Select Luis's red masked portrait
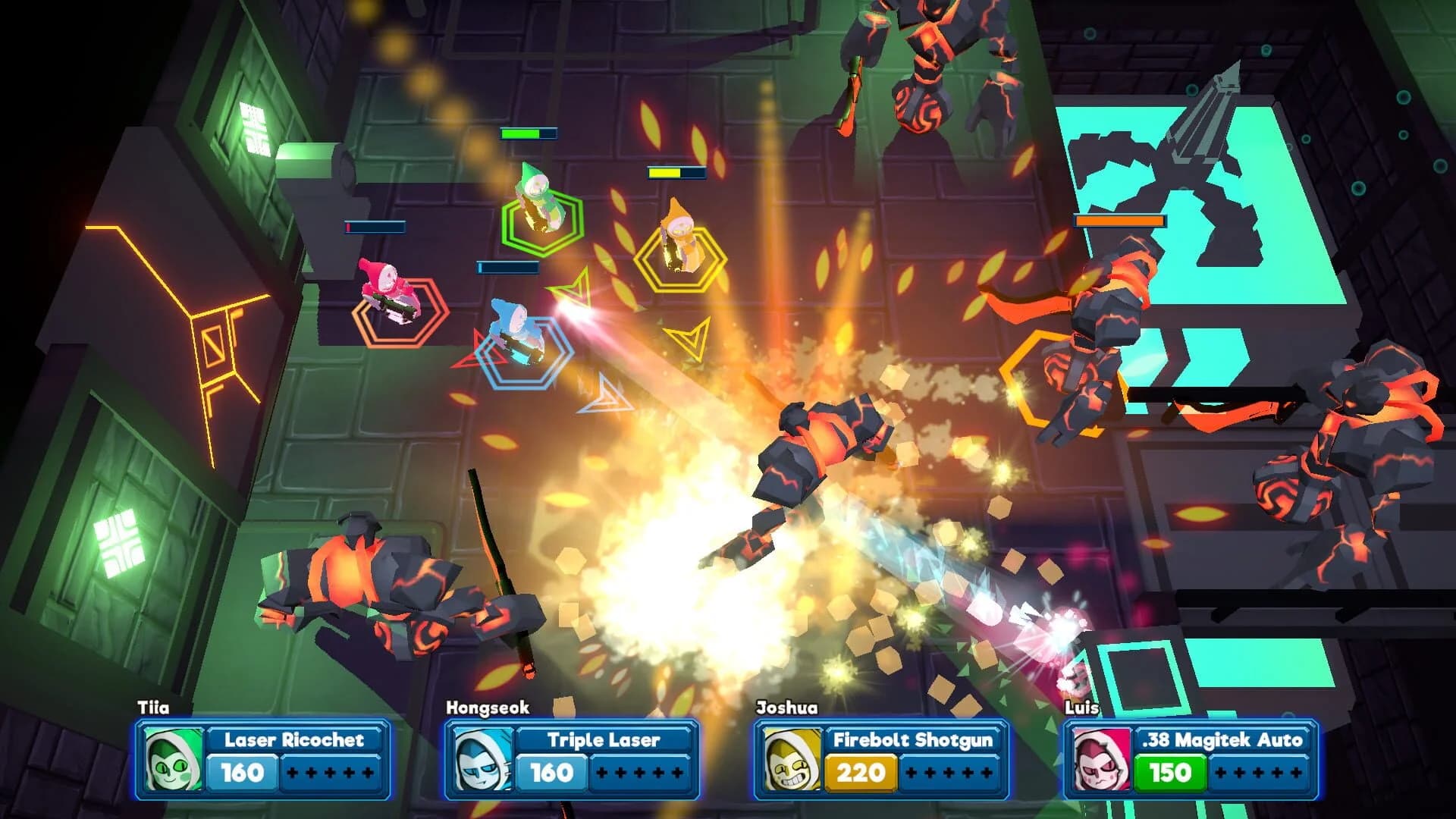 [x=1100, y=758]
